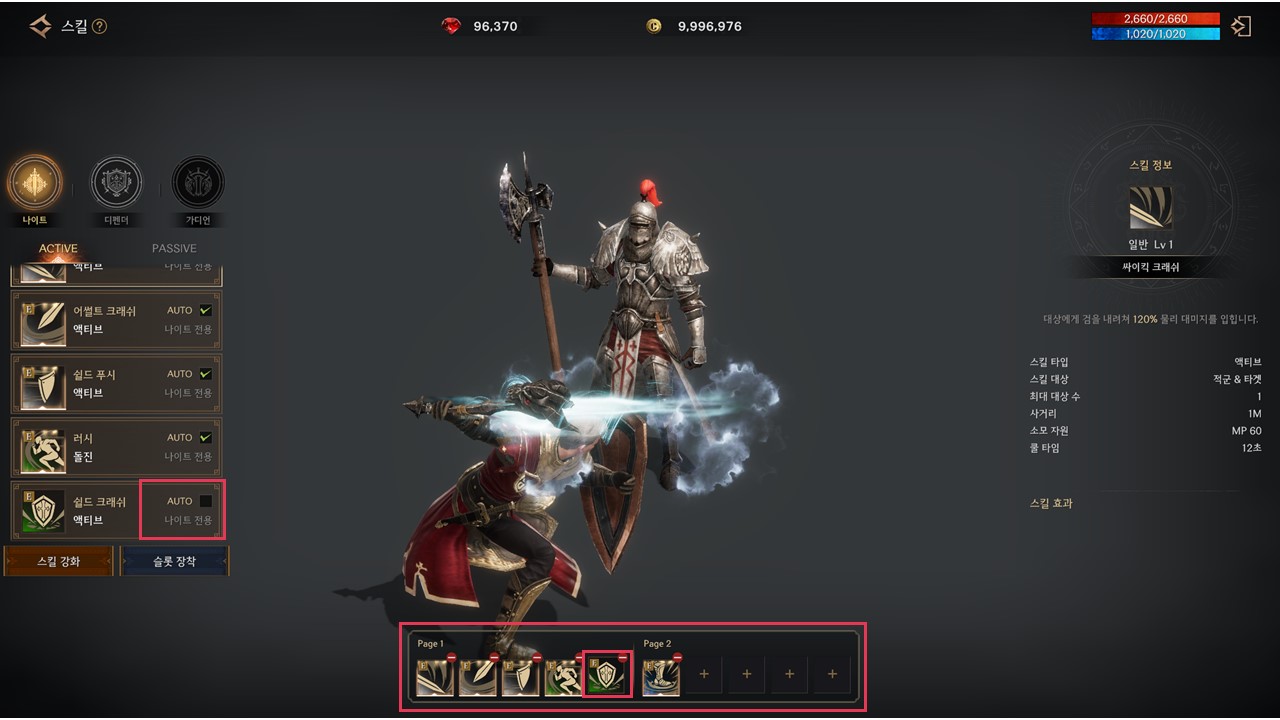
Task: Open the skill help question mark
Action: pyautogui.click(x=99, y=27)
